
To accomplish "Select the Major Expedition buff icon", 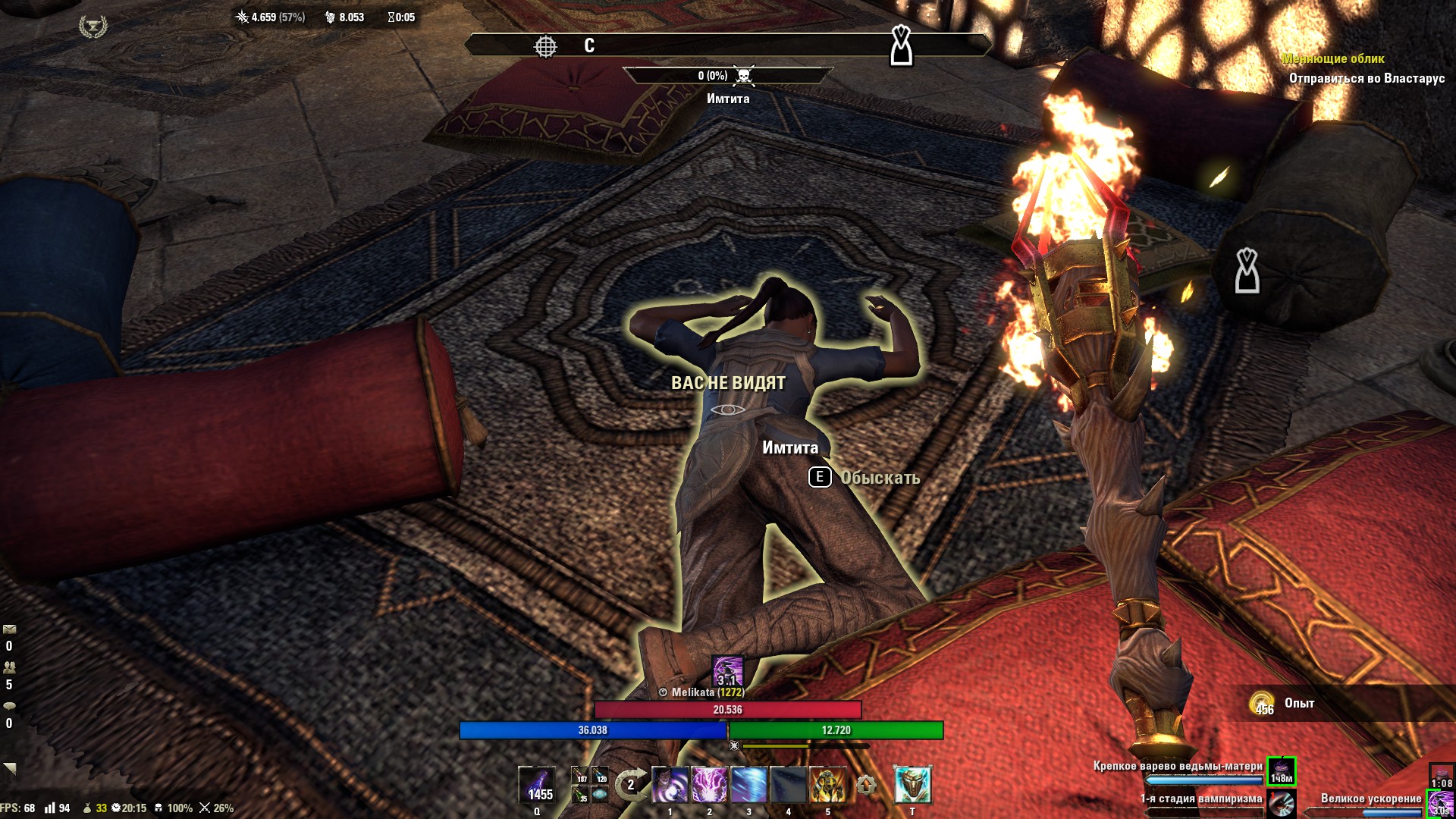I will point(1439,804).
